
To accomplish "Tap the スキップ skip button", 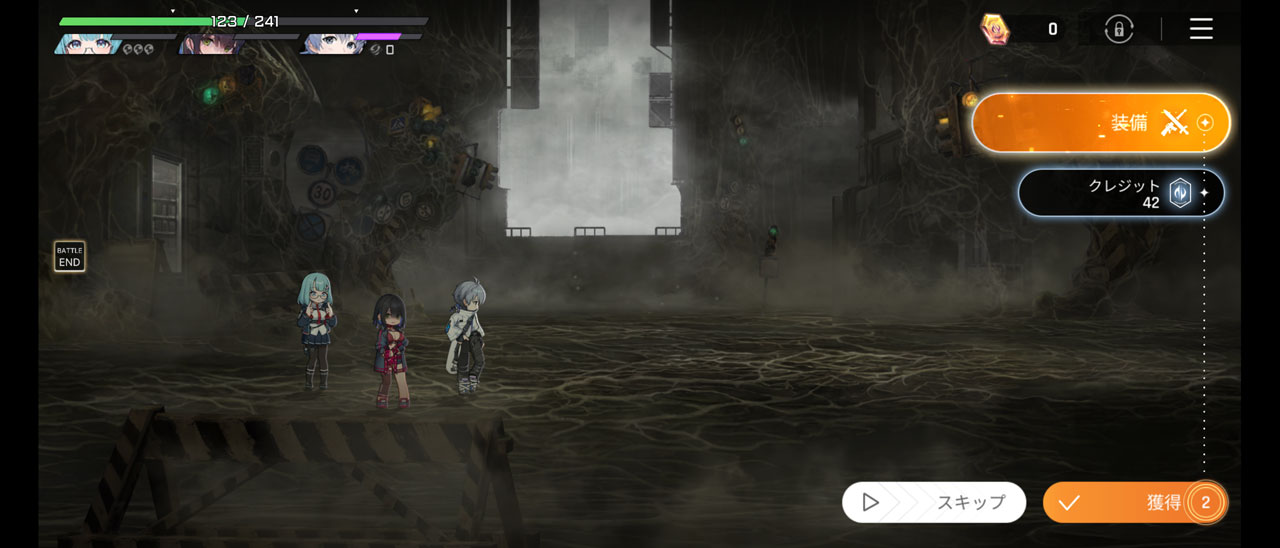I will point(933,502).
